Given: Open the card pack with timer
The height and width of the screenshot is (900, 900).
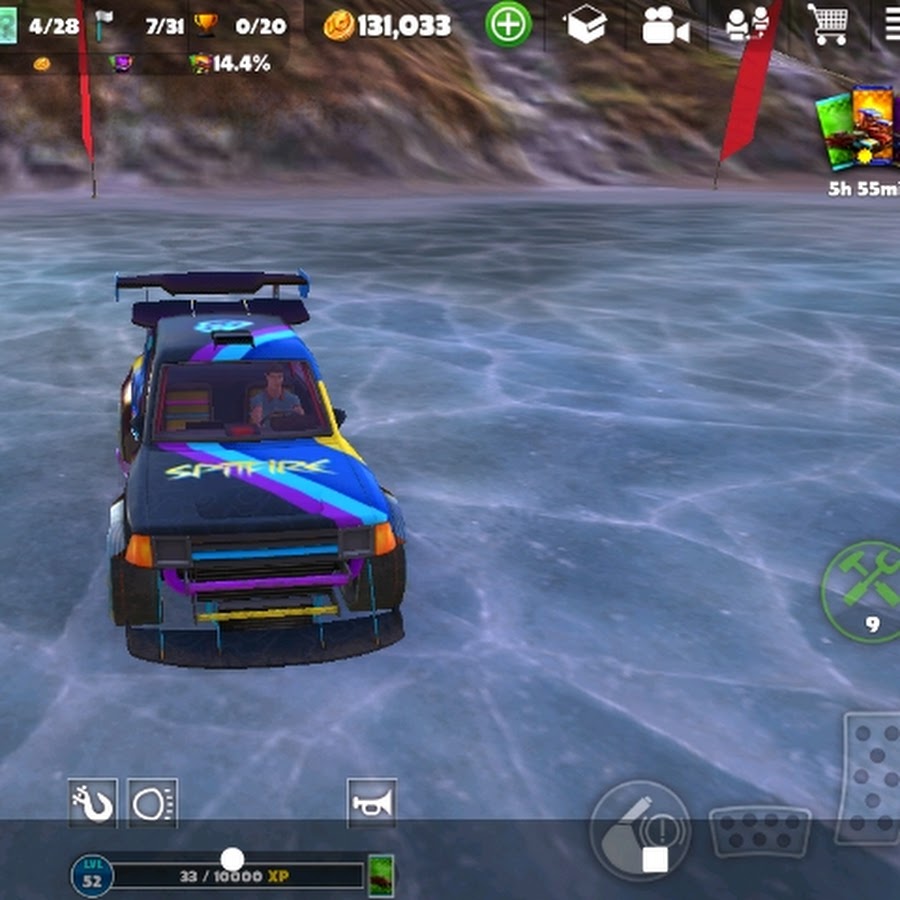Looking at the screenshot, I should pos(858,130).
